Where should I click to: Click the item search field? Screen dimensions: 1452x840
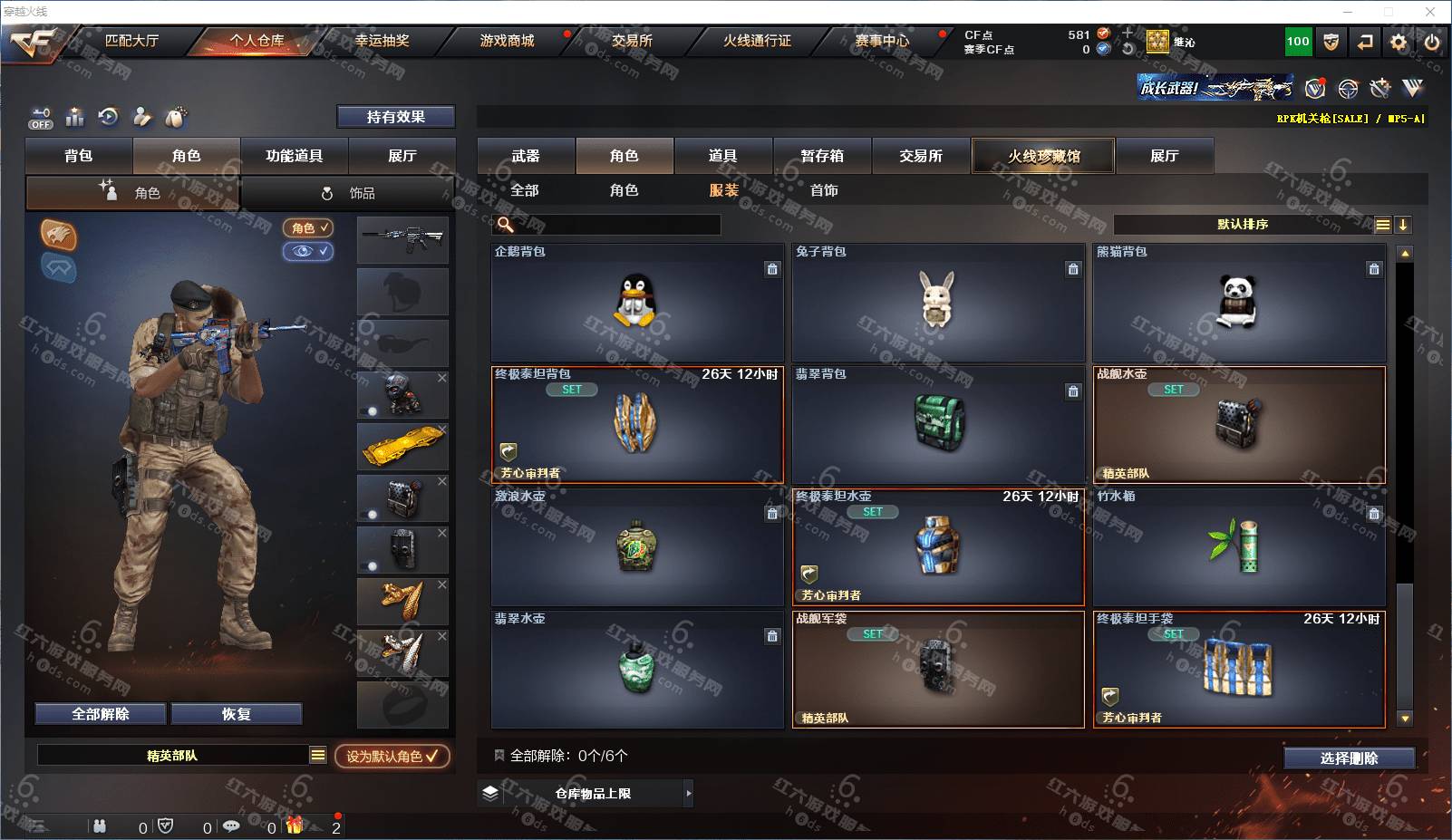pos(616,225)
